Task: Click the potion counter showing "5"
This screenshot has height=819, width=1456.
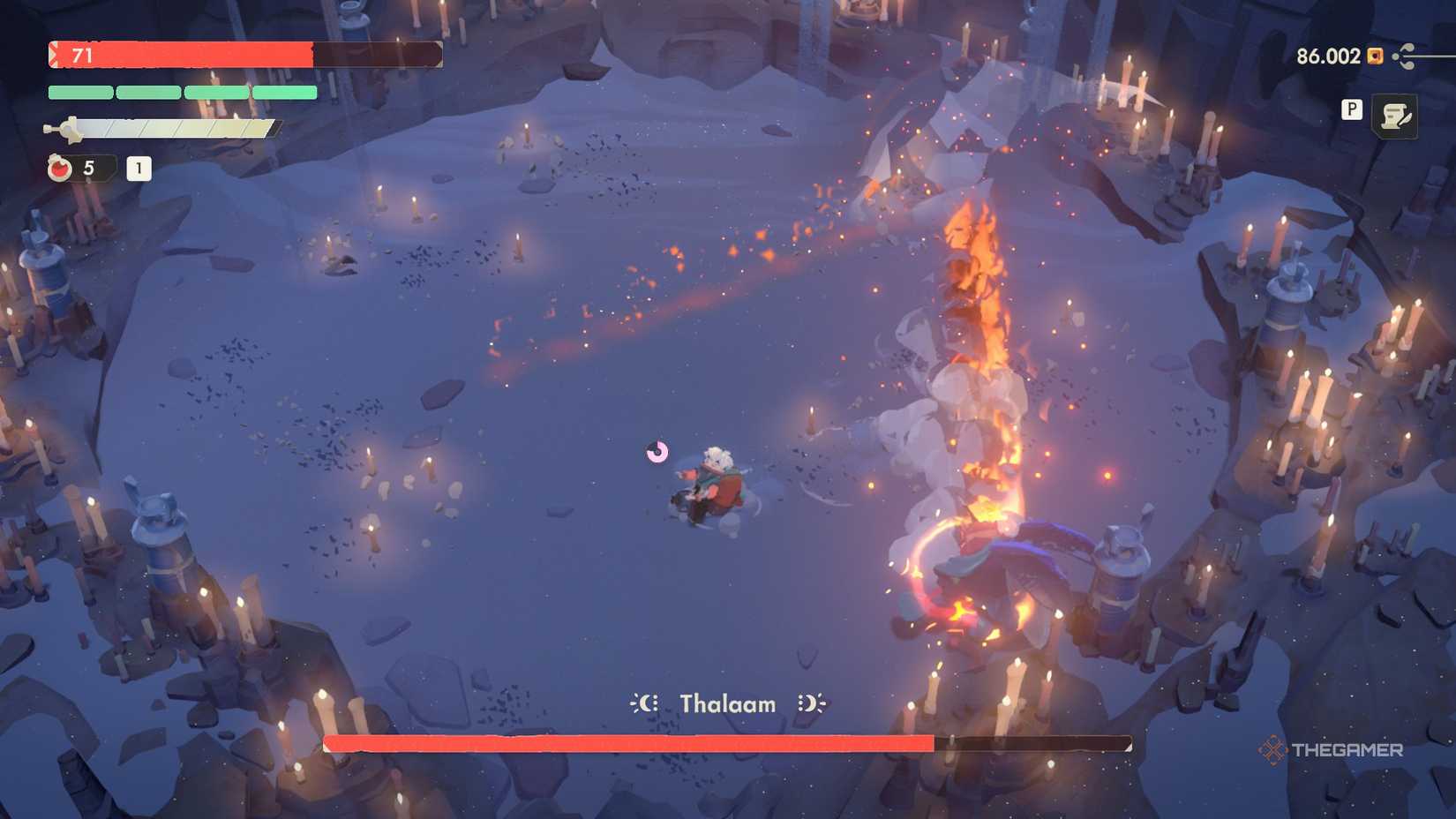Action: 86,169
